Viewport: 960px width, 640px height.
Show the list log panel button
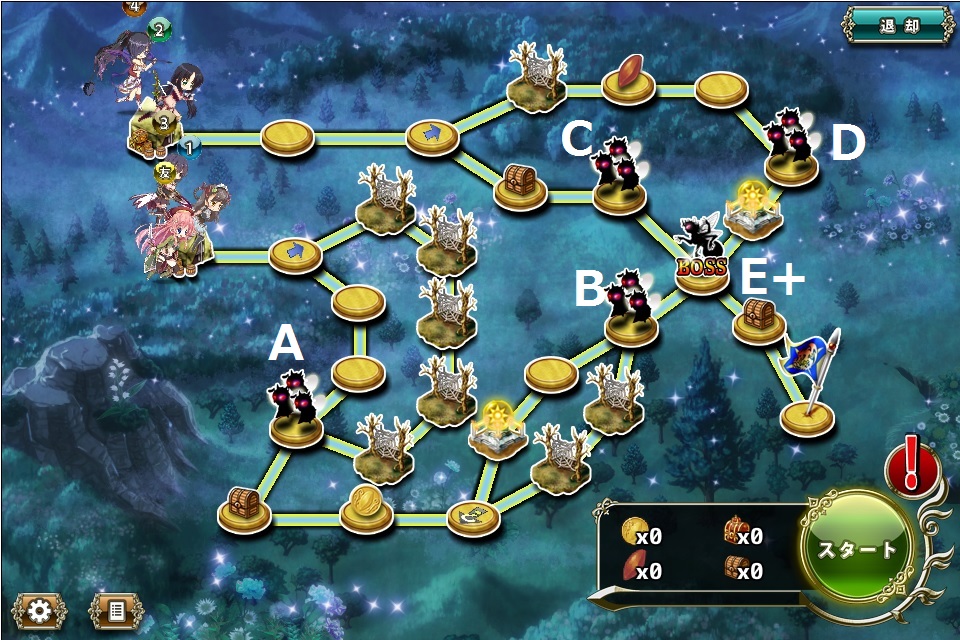click(x=116, y=610)
